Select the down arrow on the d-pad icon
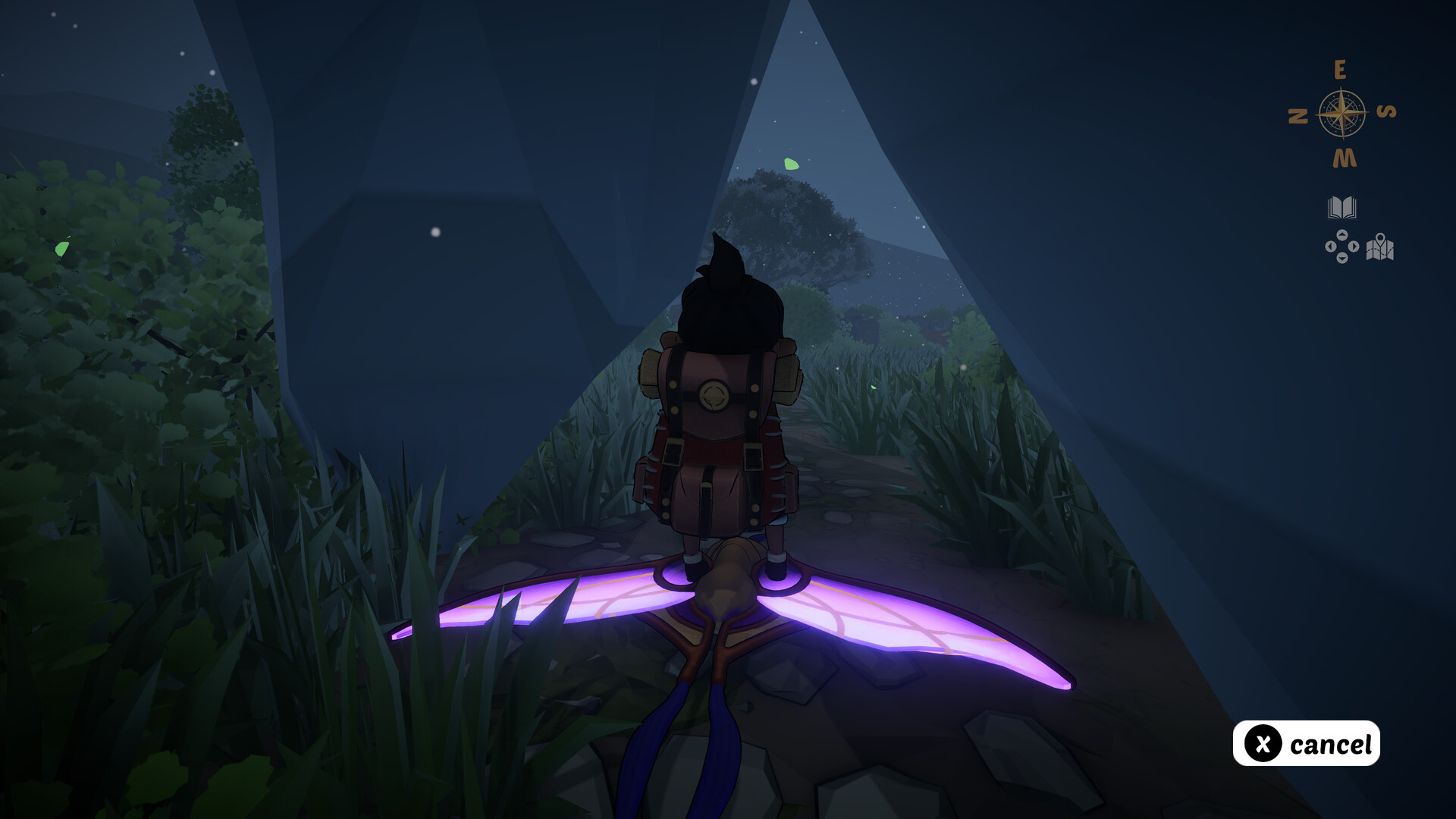The image size is (1456, 819). [x=1342, y=257]
